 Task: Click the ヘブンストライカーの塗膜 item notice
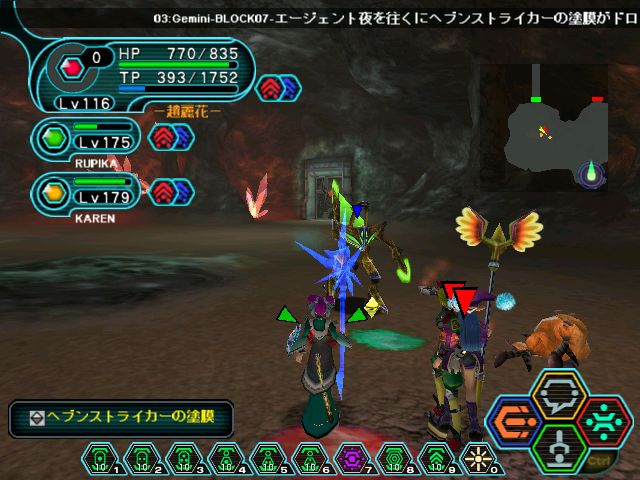coord(121,419)
